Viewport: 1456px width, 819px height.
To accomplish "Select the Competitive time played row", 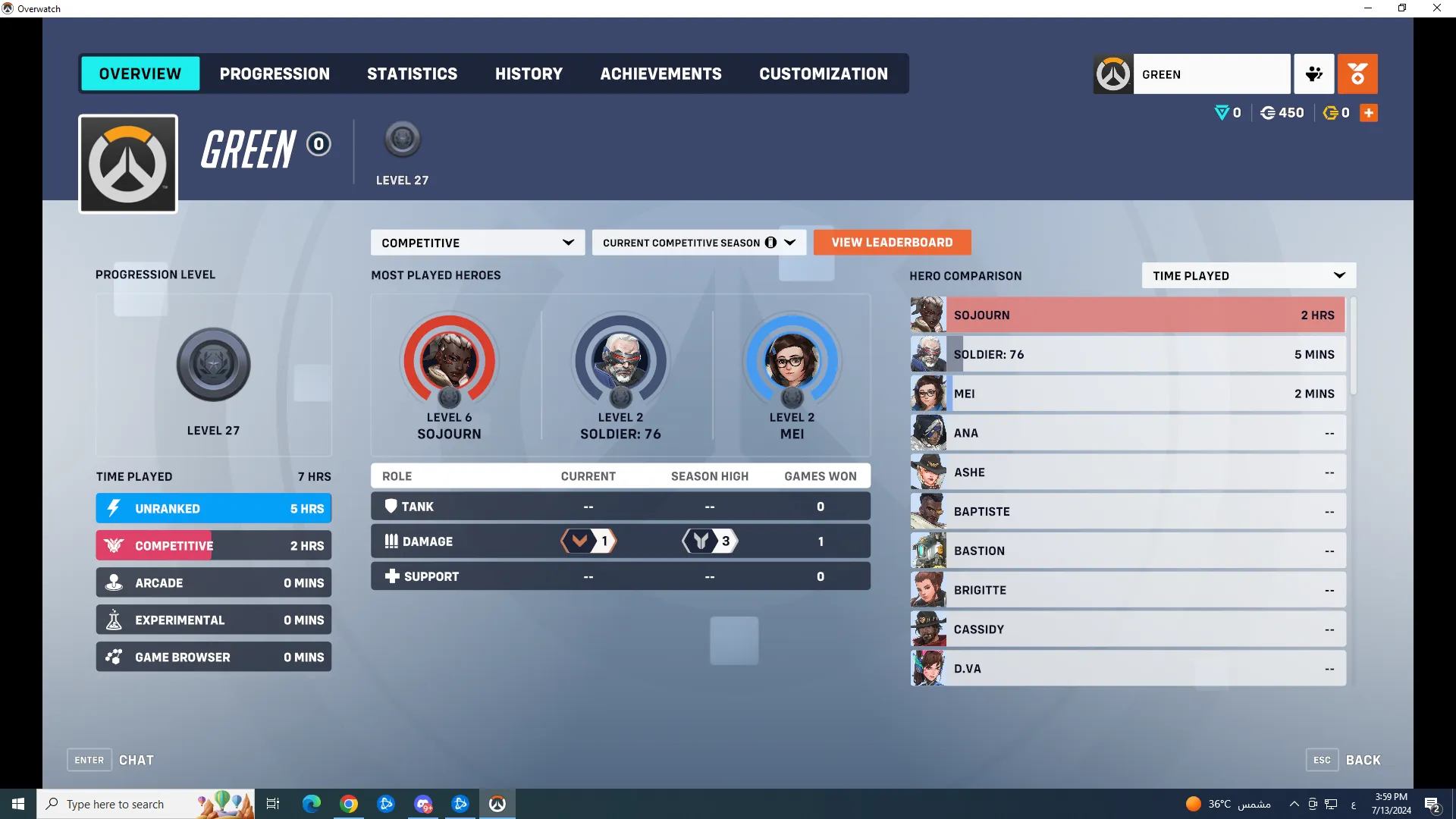I will tap(213, 545).
